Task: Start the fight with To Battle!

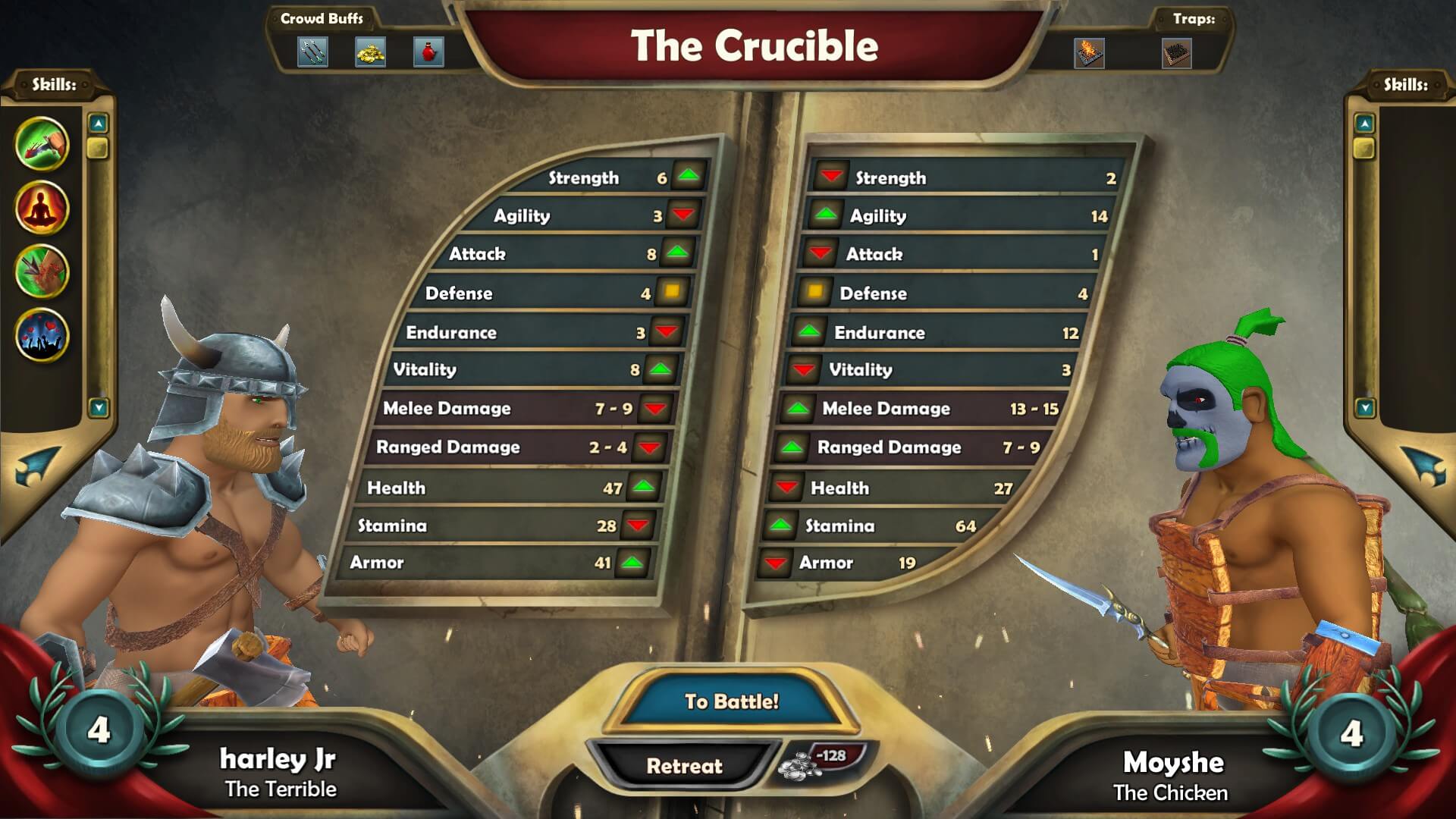Action: click(731, 701)
